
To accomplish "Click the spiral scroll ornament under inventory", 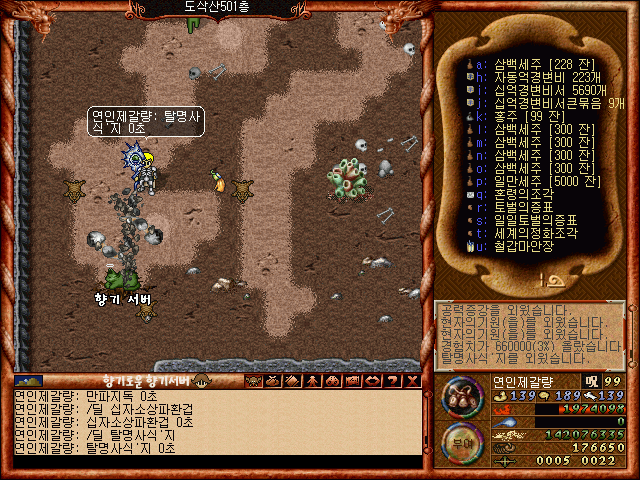I will click(x=547, y=280).
